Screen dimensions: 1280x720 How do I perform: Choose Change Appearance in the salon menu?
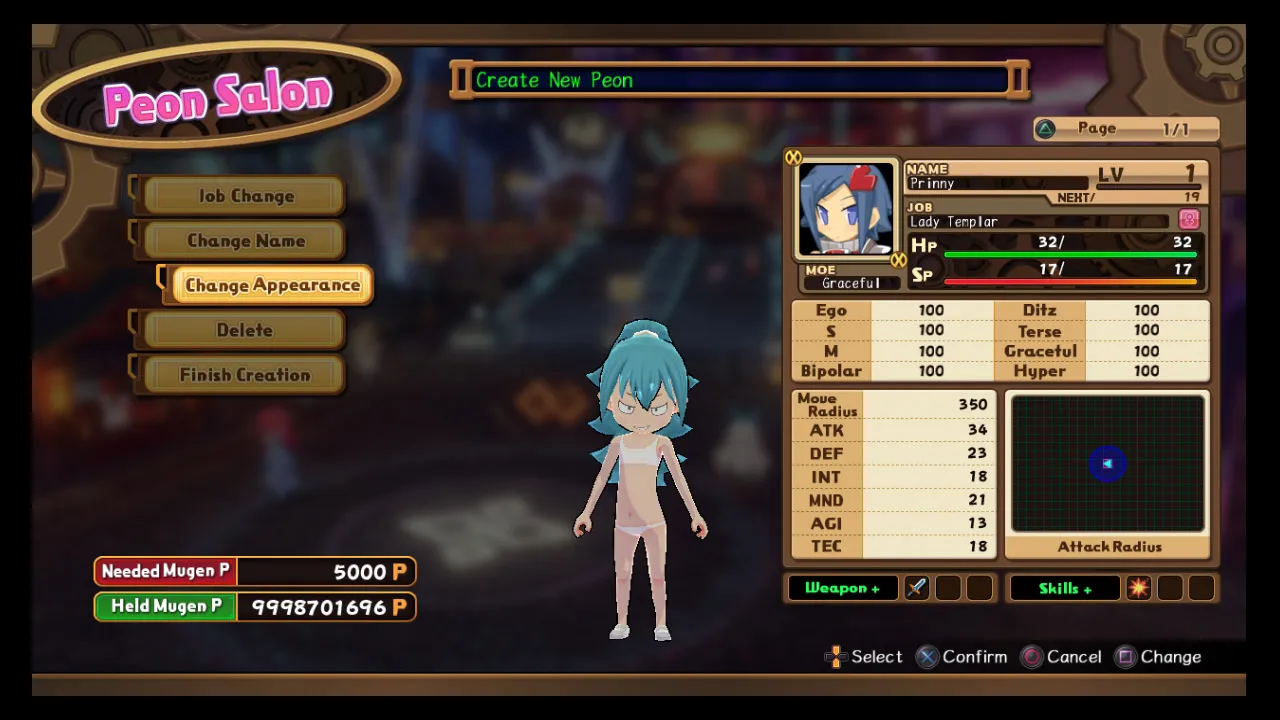272,285
